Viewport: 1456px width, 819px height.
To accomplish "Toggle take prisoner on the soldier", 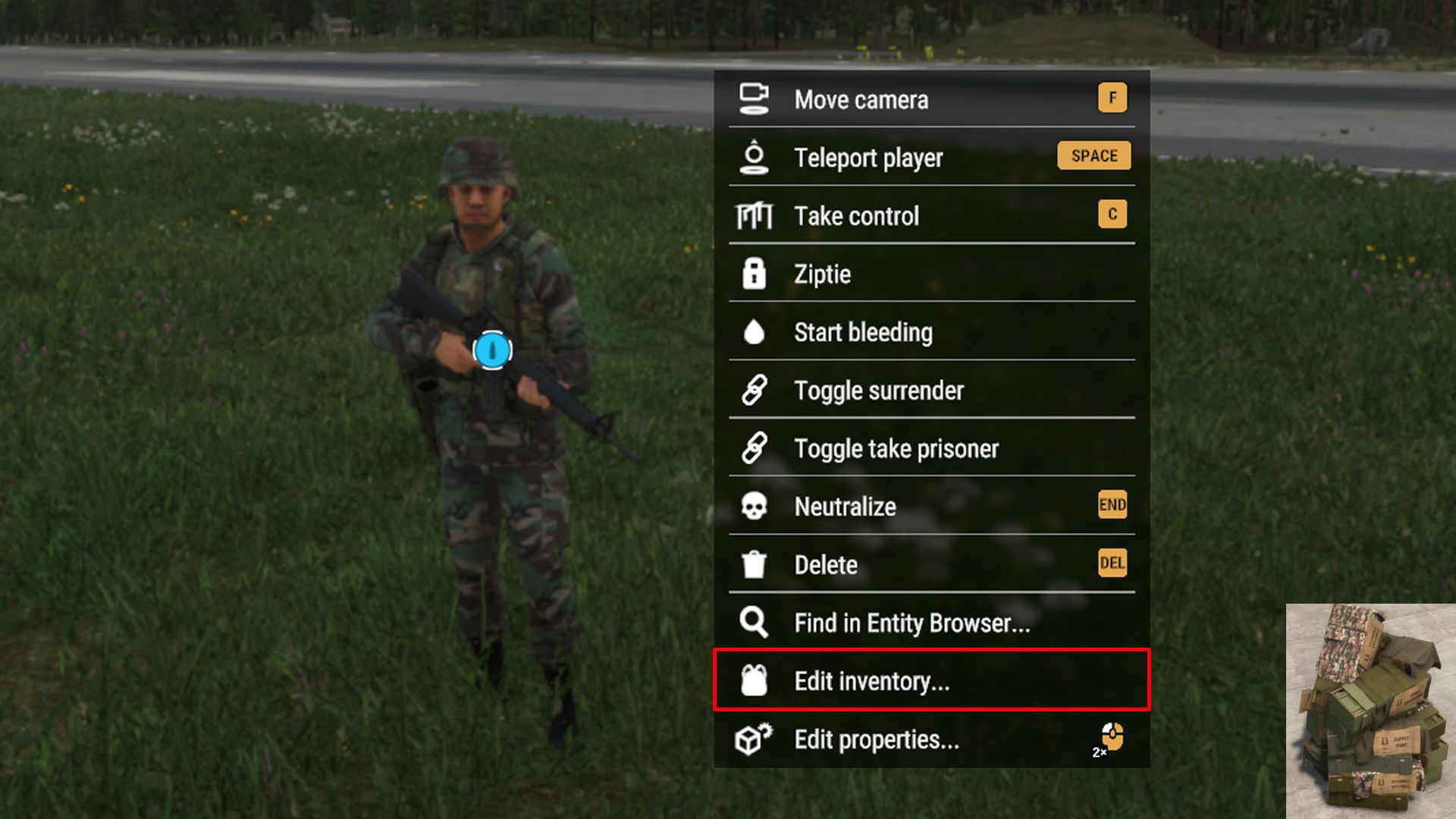I will coord(896,448).
